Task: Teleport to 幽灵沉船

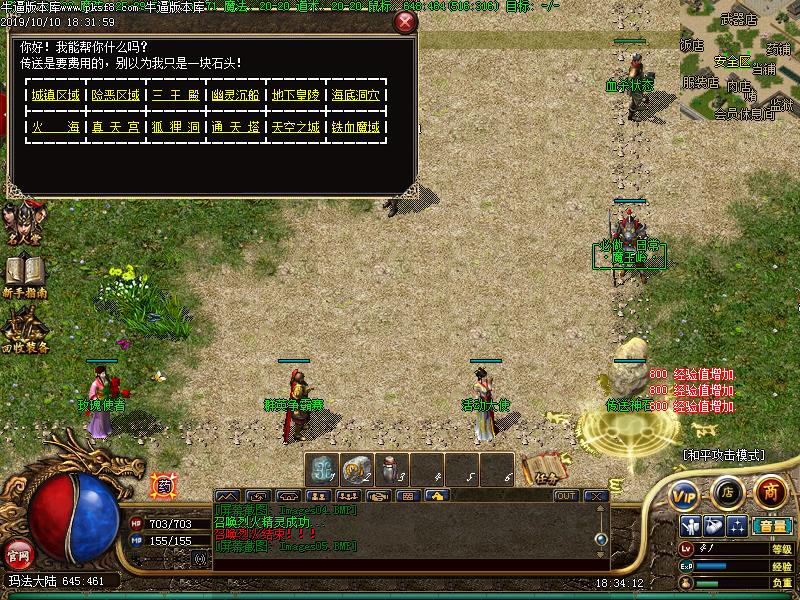Action: tap(236, 95)
